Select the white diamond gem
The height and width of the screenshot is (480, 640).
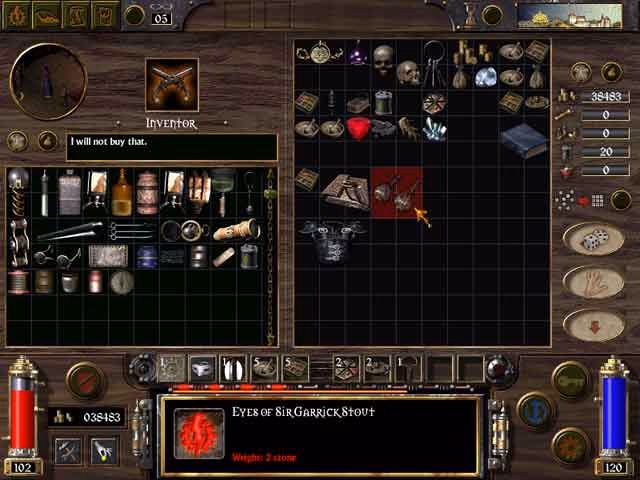pyautogui.click(x=487, y=77)
